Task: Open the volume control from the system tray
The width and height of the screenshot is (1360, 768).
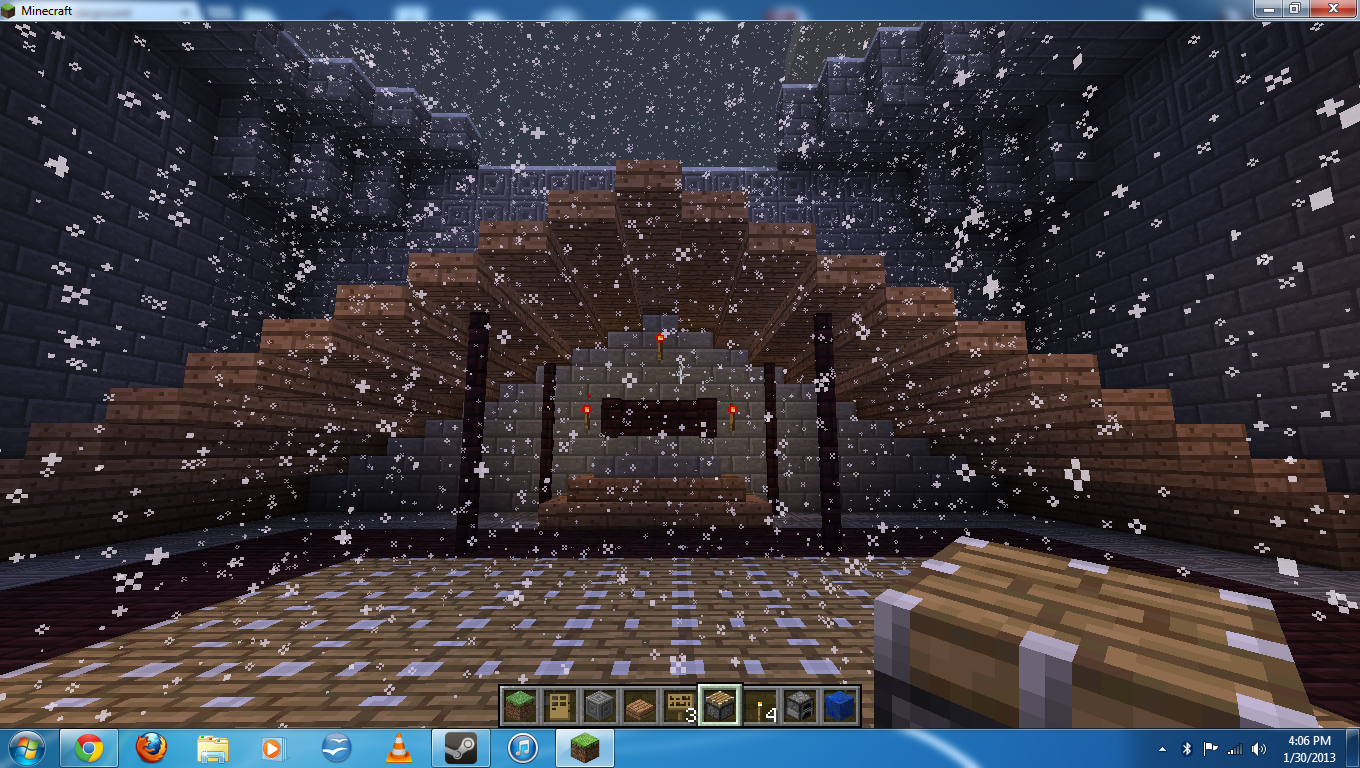Action: click(1256, 748)
